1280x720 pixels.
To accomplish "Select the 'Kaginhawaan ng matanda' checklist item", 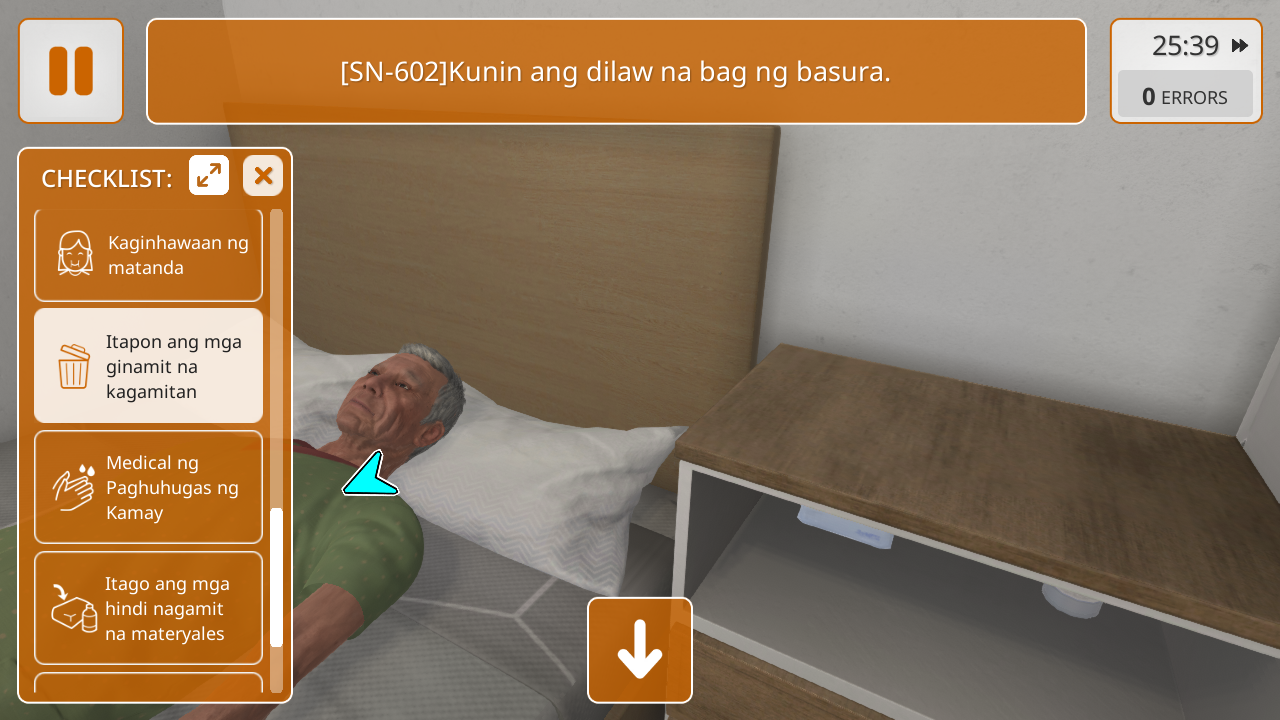I will (149, 255).
